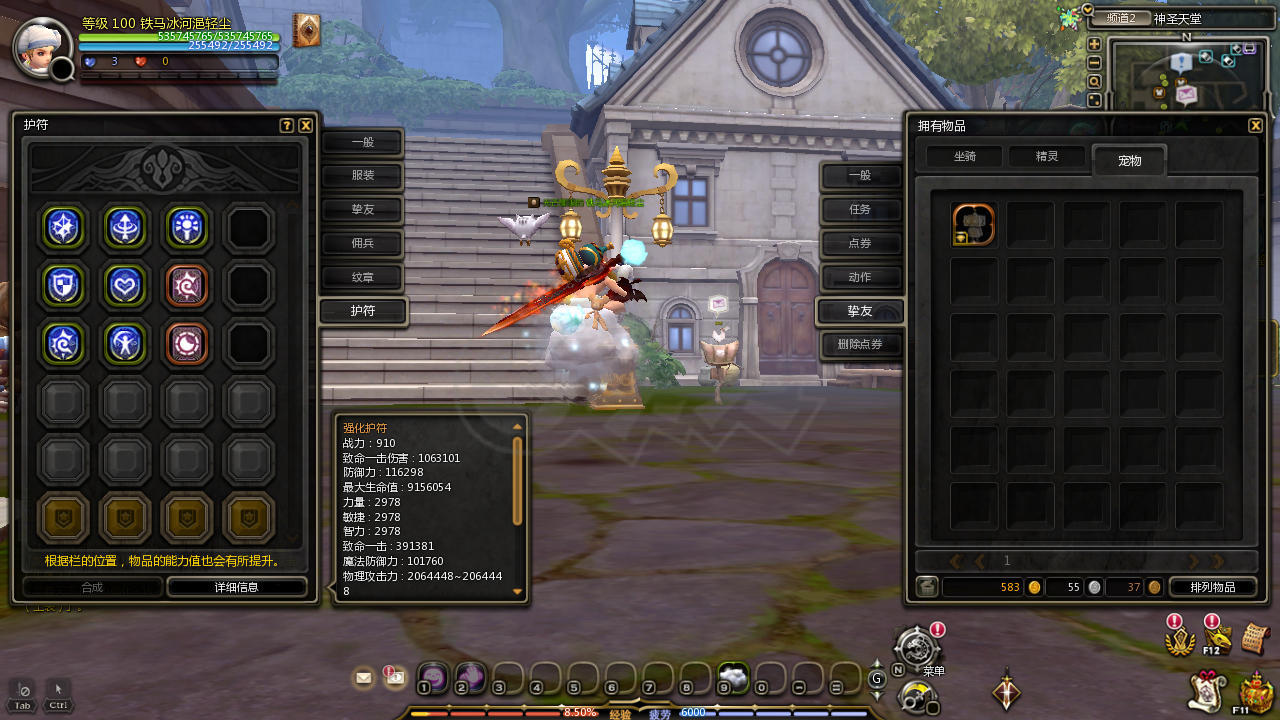The height and width of the screenshot is (720, 1280).
Task: Click the 详细信息 details button
Action: tap(237, 587)
